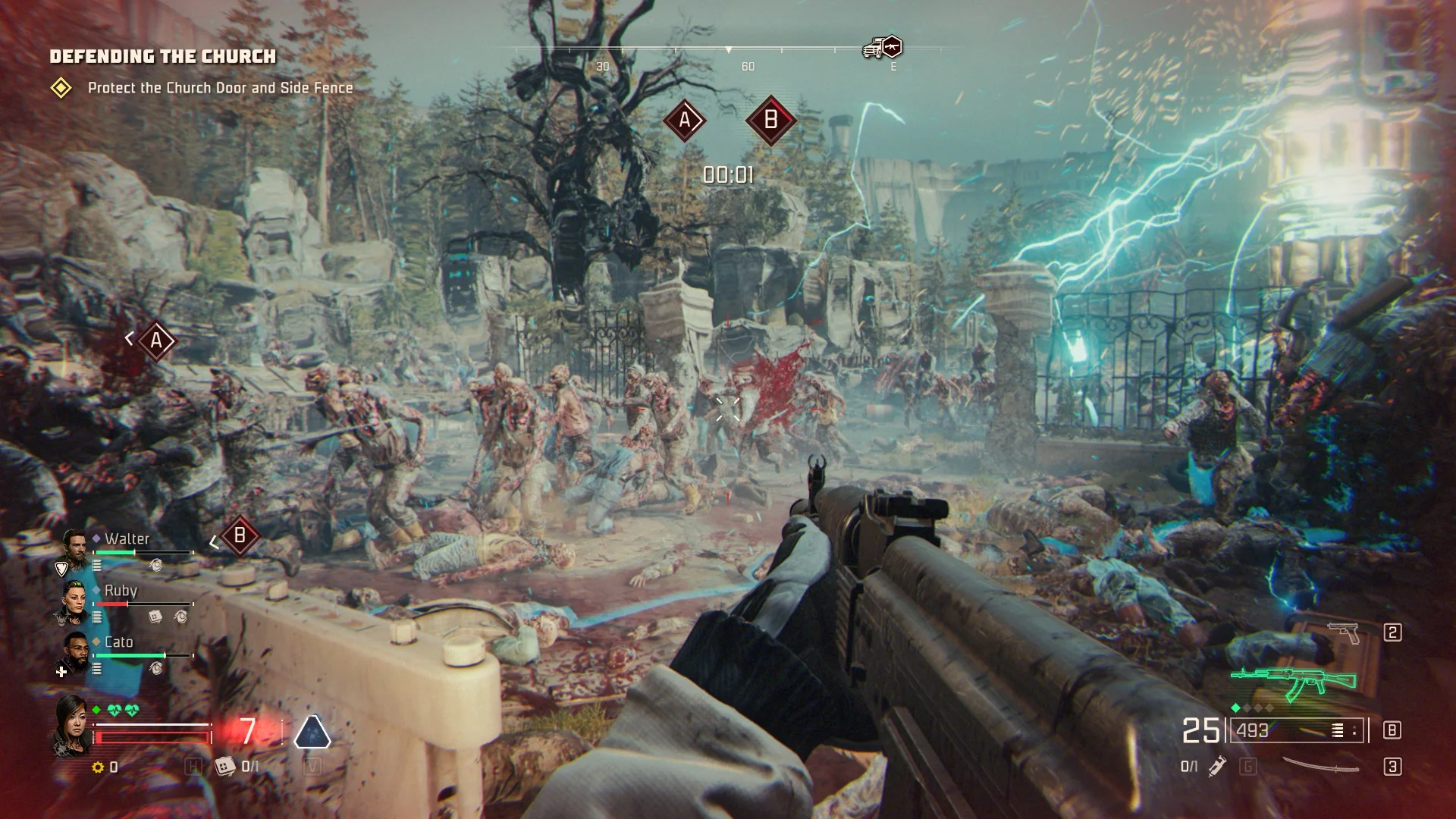Select Walter's shield class icon
This screenshot has width=1456, height=819.
click(61, 566)
